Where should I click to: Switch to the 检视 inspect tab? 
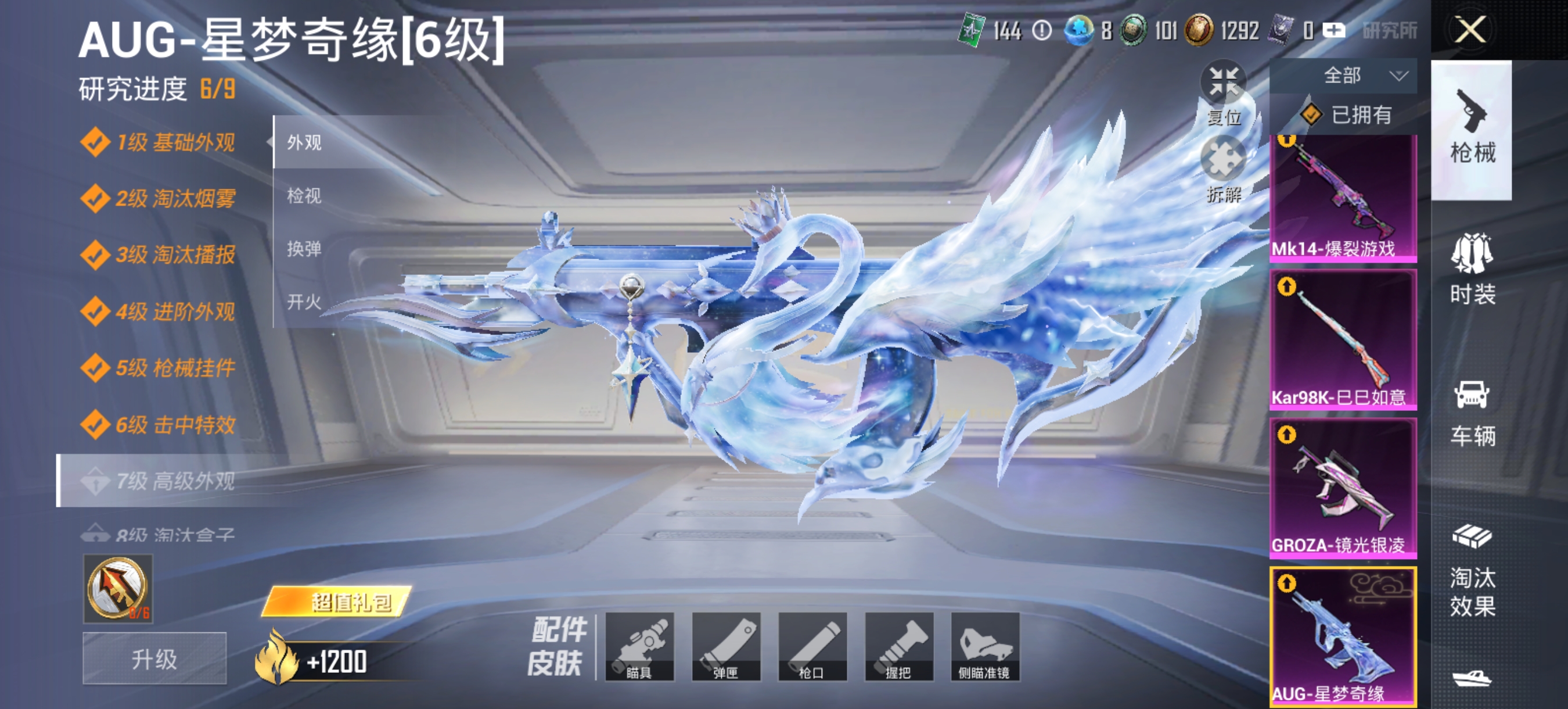click(x=303, y=196)
